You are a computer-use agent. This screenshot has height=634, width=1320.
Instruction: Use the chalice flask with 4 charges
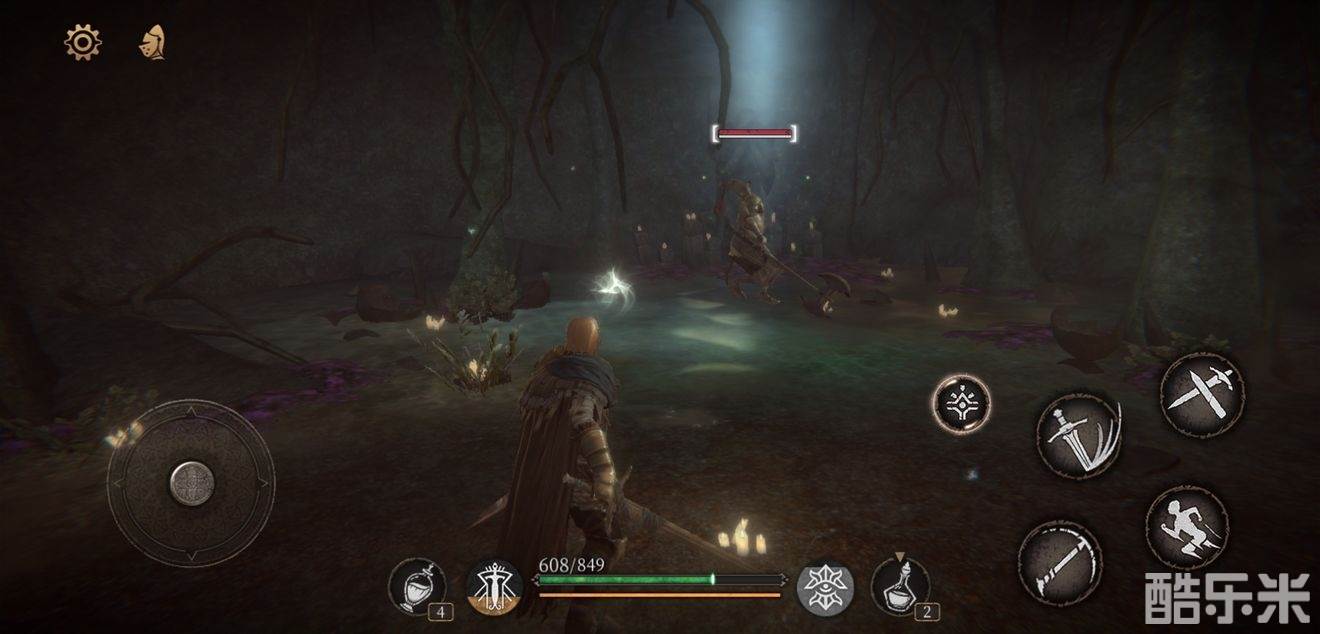(x=417, y=587)
